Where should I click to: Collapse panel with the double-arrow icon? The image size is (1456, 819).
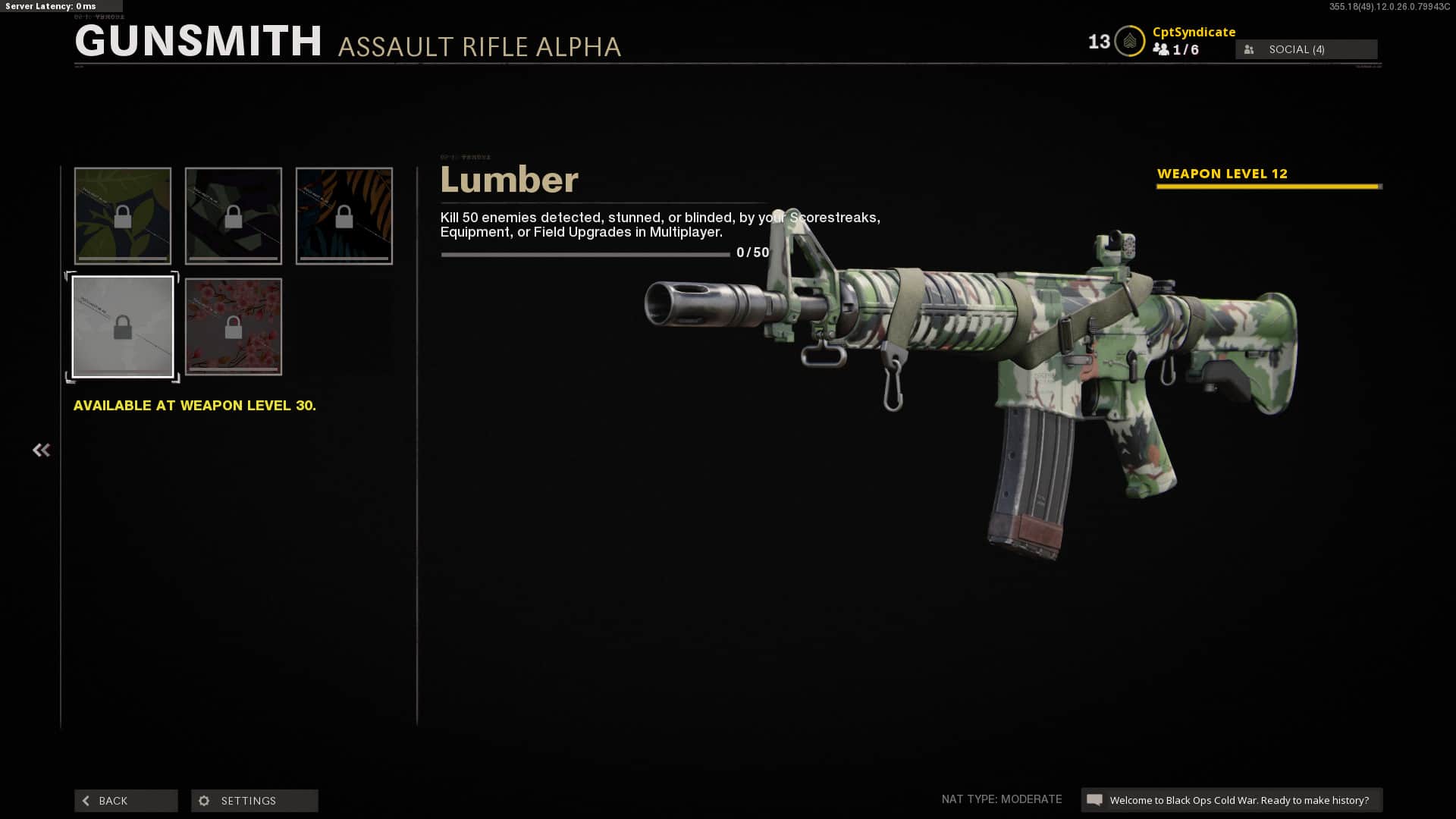coord(41,450)
